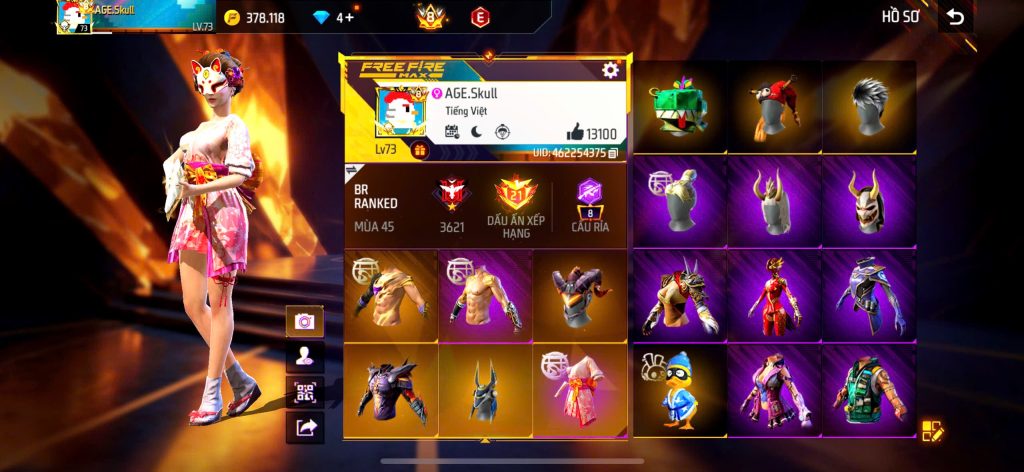The height and width of the screenshot is (472, 1024).
Task: Choose the silver spiky hair item
Action: click(x=869, y=106)
